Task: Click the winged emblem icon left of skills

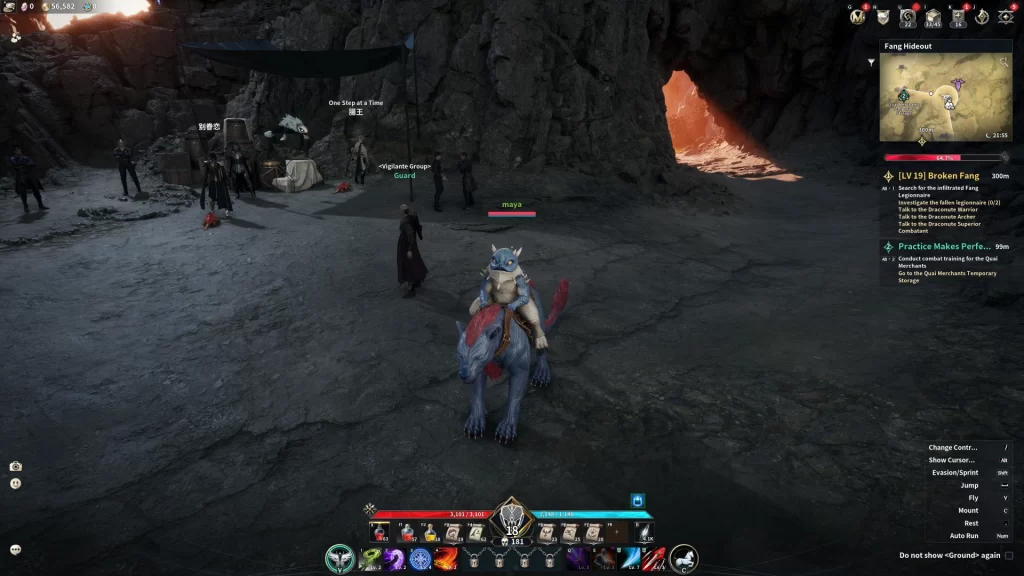Action: 340,558
